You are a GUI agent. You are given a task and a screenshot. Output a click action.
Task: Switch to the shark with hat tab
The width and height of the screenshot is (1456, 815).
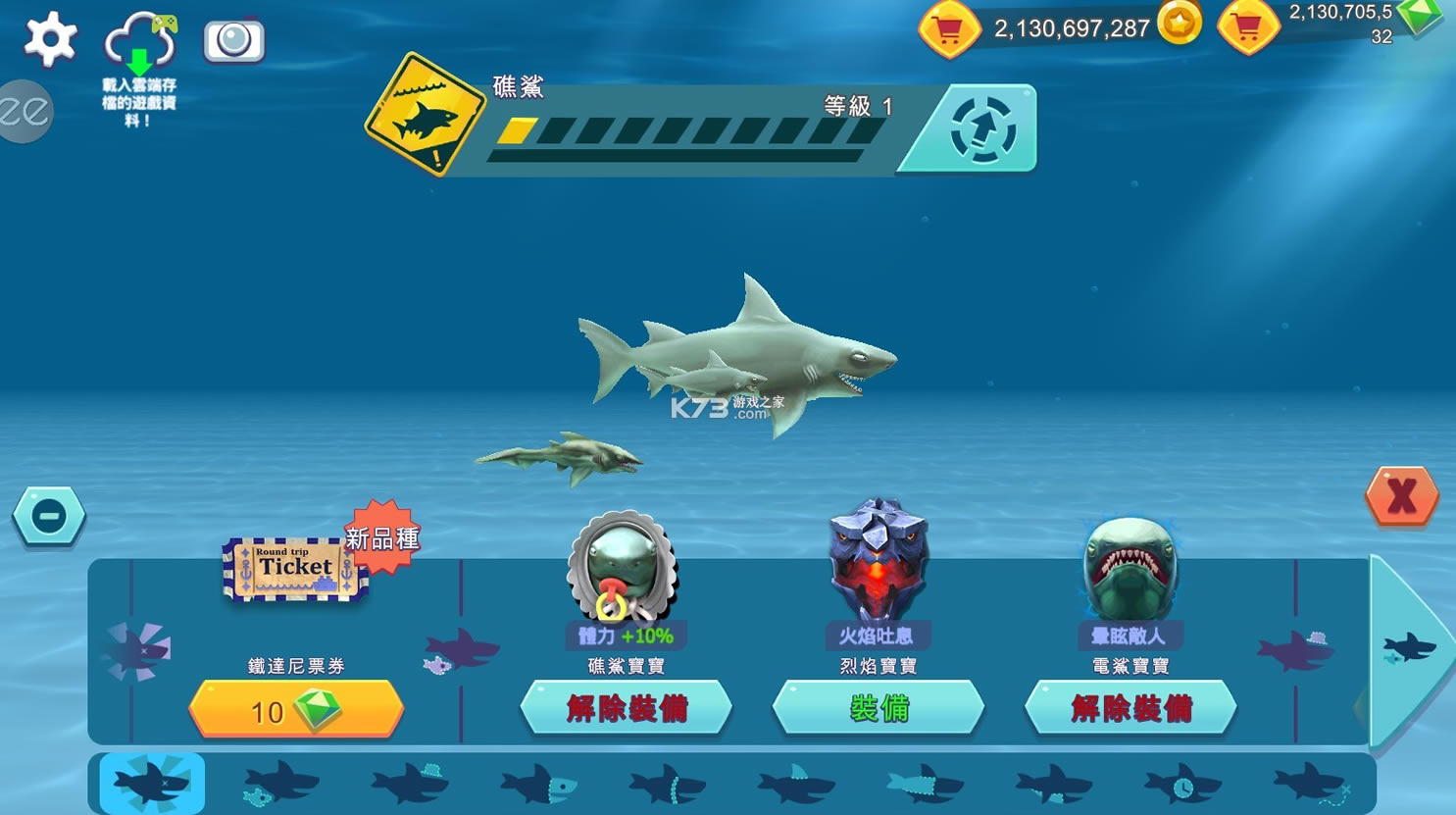click(410, 784)
